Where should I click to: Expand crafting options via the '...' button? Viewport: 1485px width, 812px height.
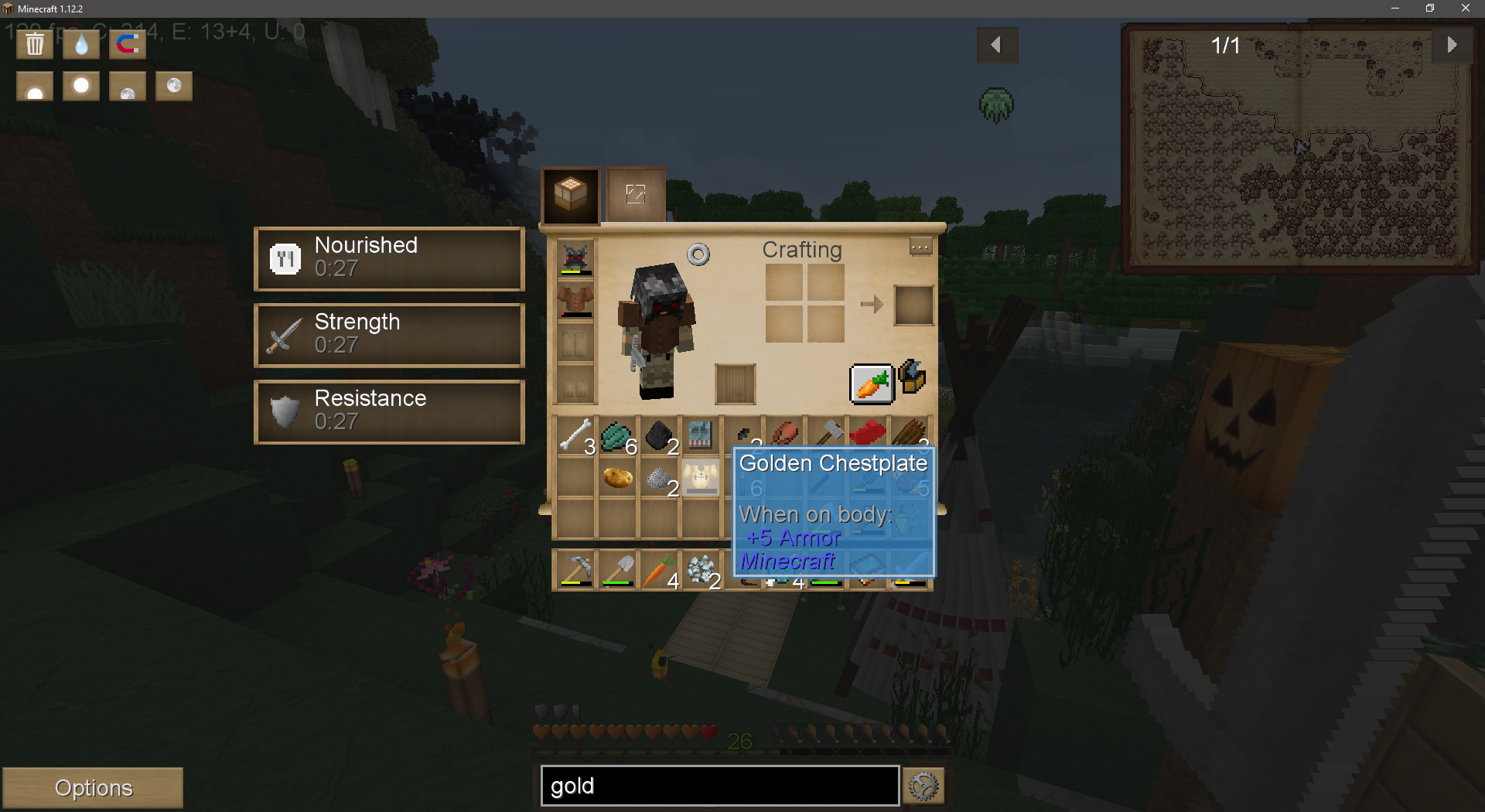[920, 247]
